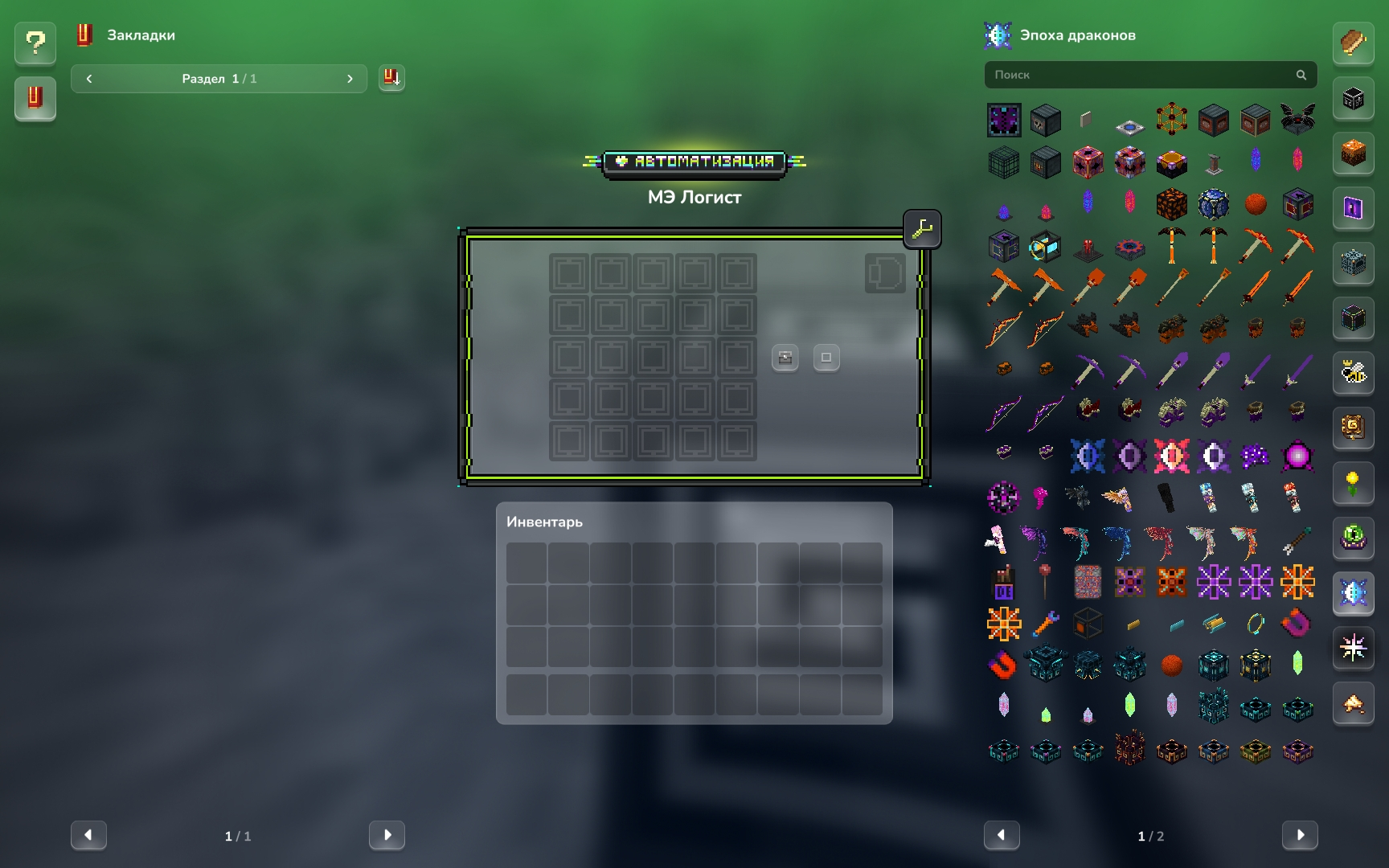
Task: Open the wood log category tab
Action: tap(1354, 43)
